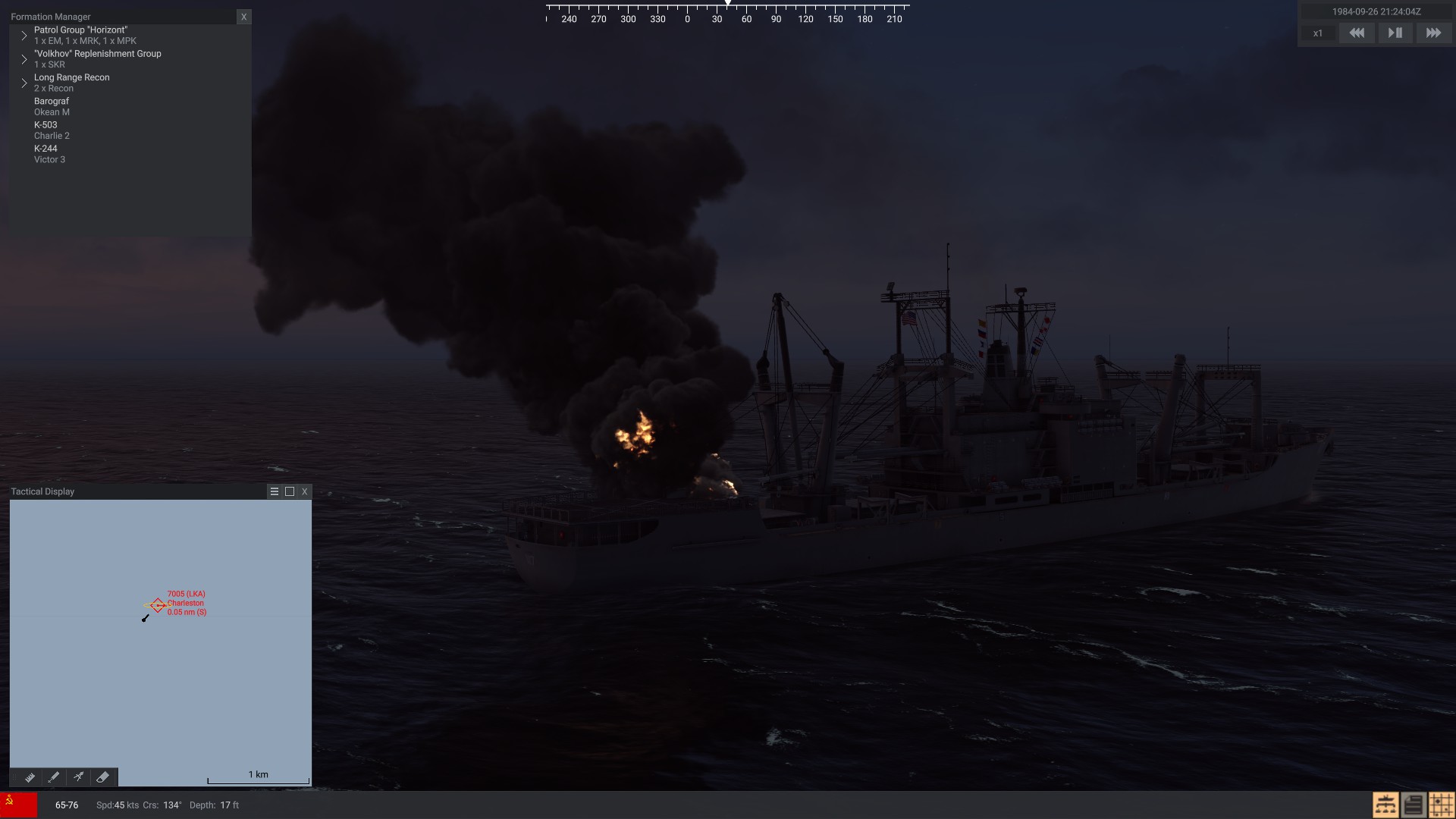Close the Formation Manager panel
The width and height of the screenshot is (1456, 819).
coord(243,17)
